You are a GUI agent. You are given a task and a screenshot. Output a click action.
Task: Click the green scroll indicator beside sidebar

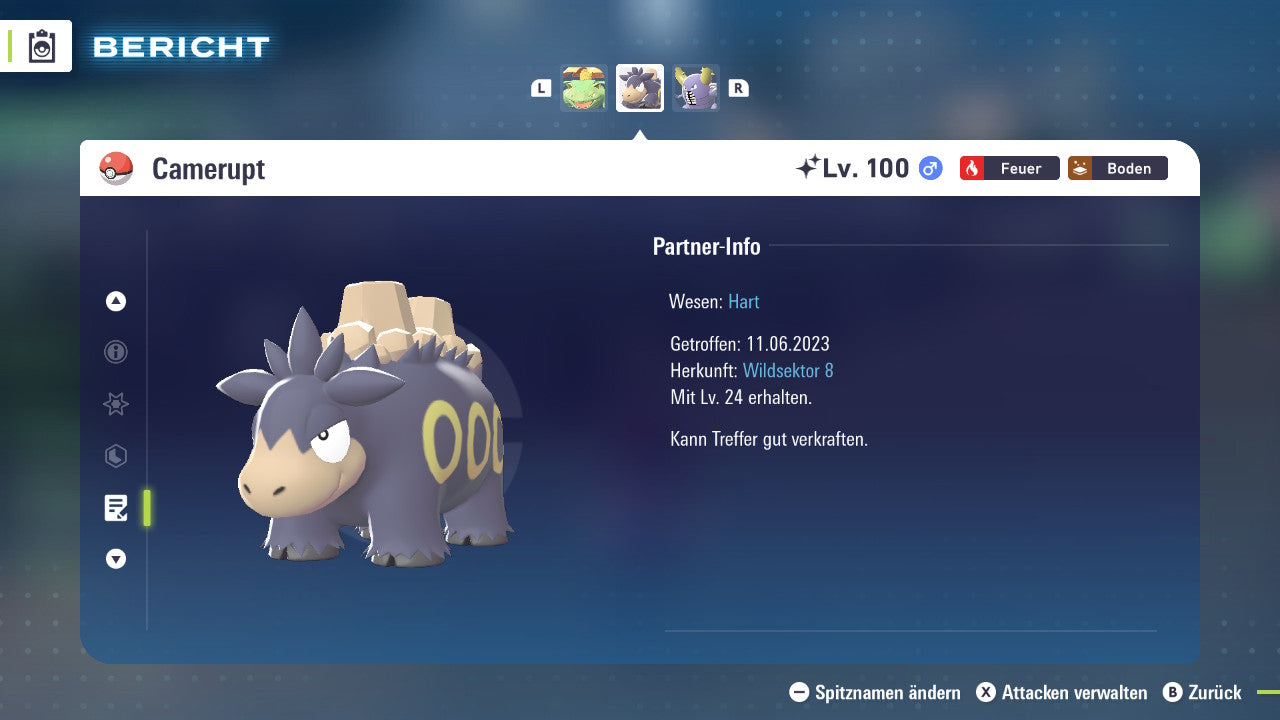point(148,507)
